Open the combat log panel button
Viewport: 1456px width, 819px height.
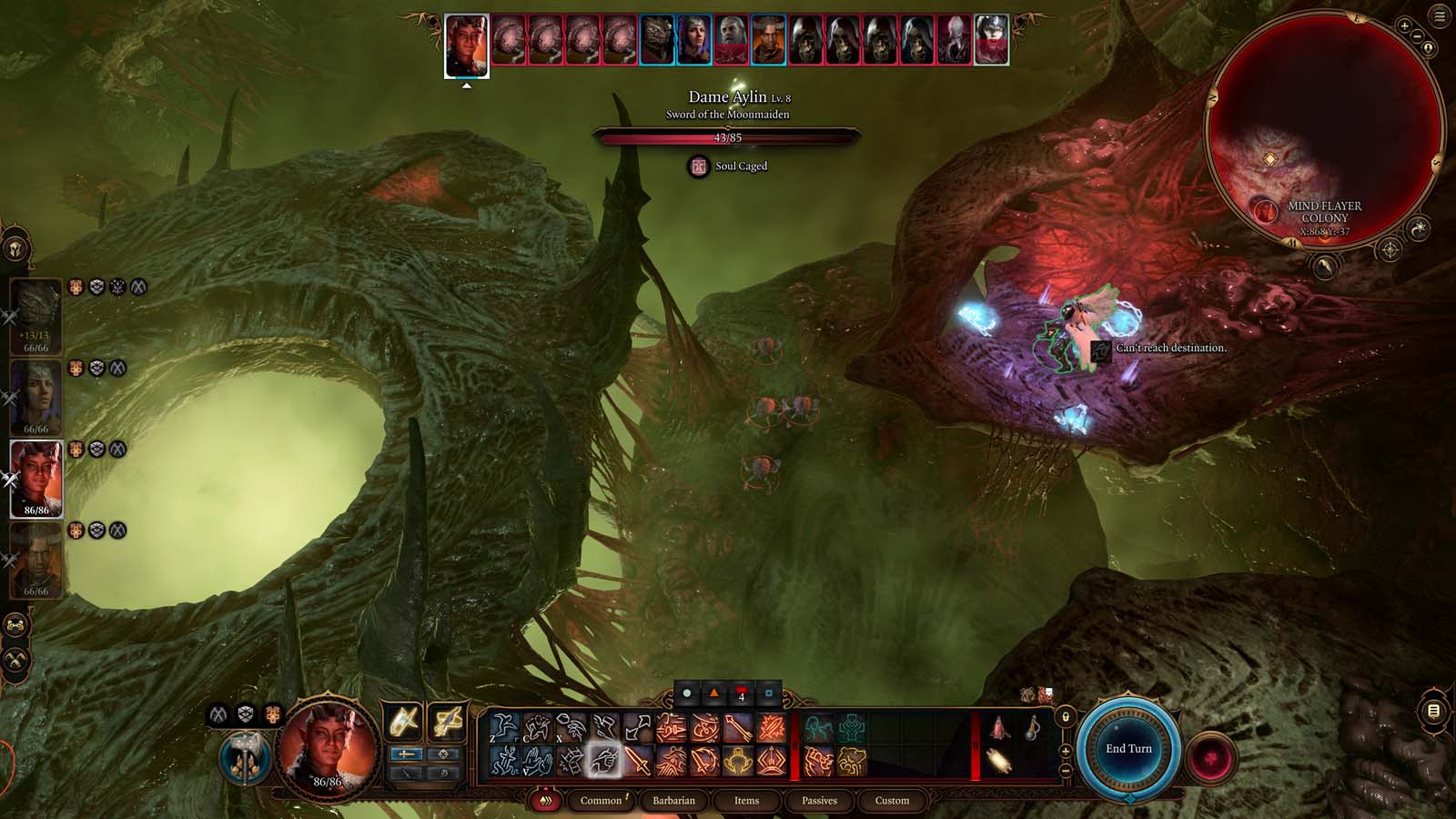click(x=1433, y=711)
